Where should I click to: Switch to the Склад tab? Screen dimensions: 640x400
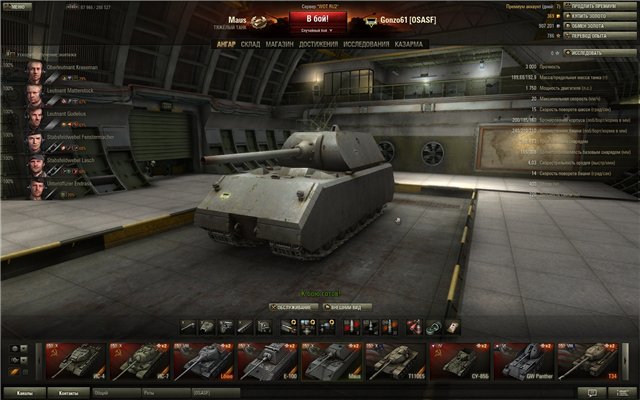pyautogui.click(x=250, y=44)
